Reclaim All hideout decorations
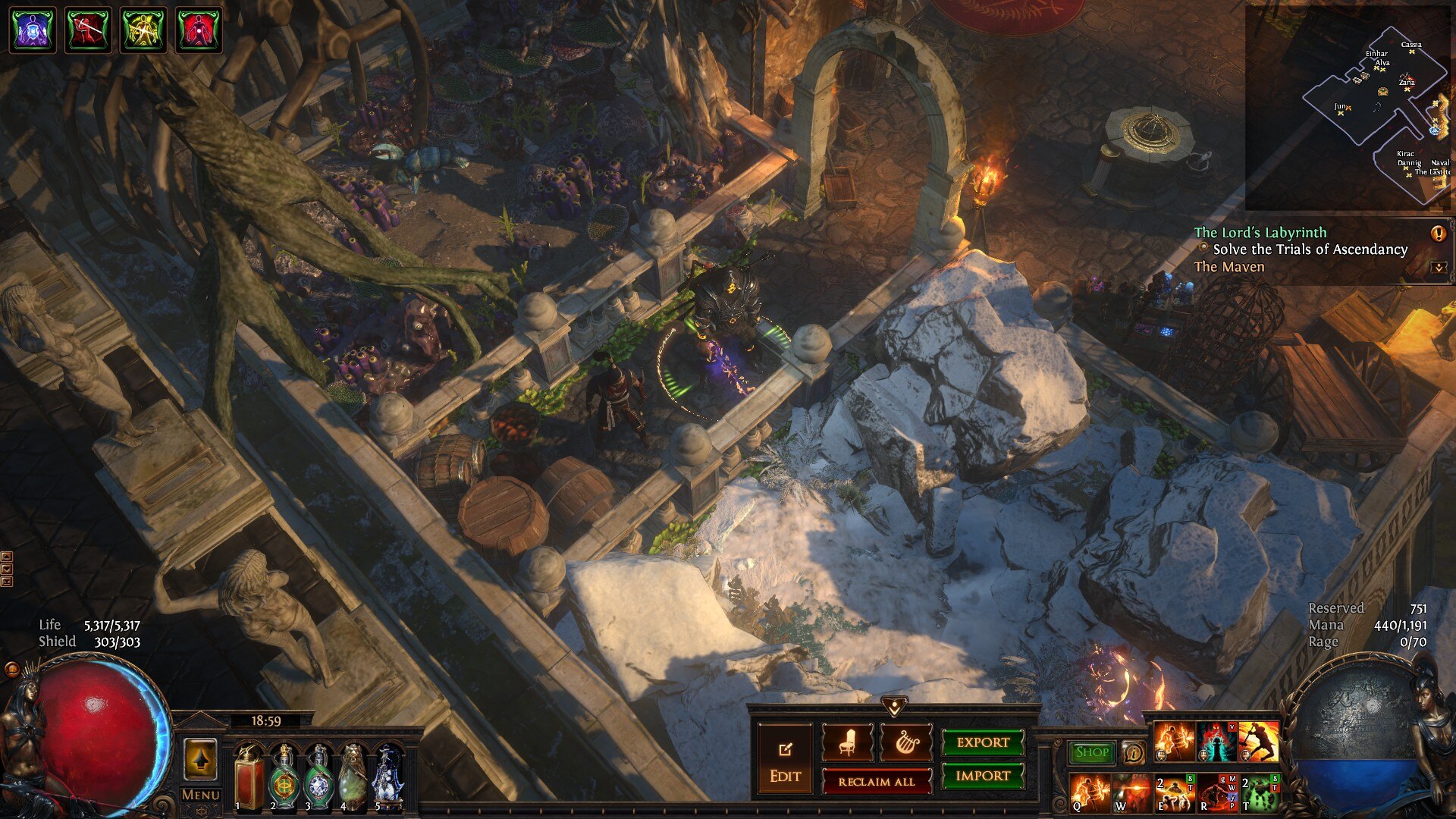The width and height of the screenshot is (1456, 819). pyautogui.click(x=877, y=782)
